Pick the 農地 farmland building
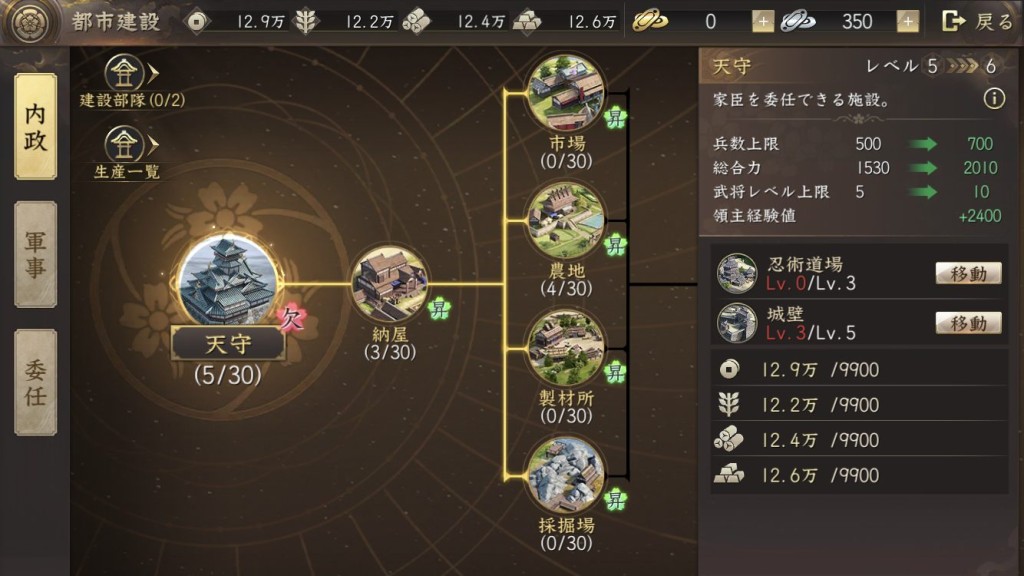 click(566, 220)
